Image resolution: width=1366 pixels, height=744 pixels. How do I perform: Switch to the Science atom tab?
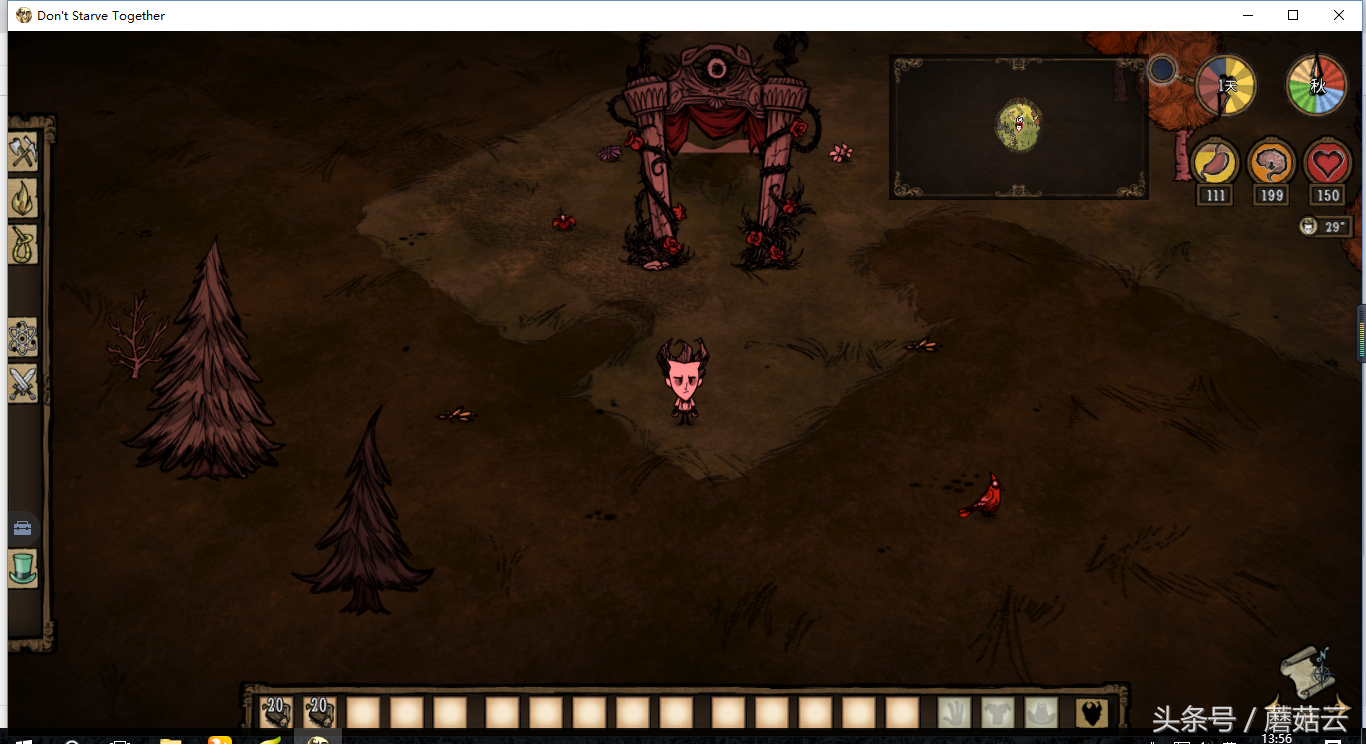[23, 339]
